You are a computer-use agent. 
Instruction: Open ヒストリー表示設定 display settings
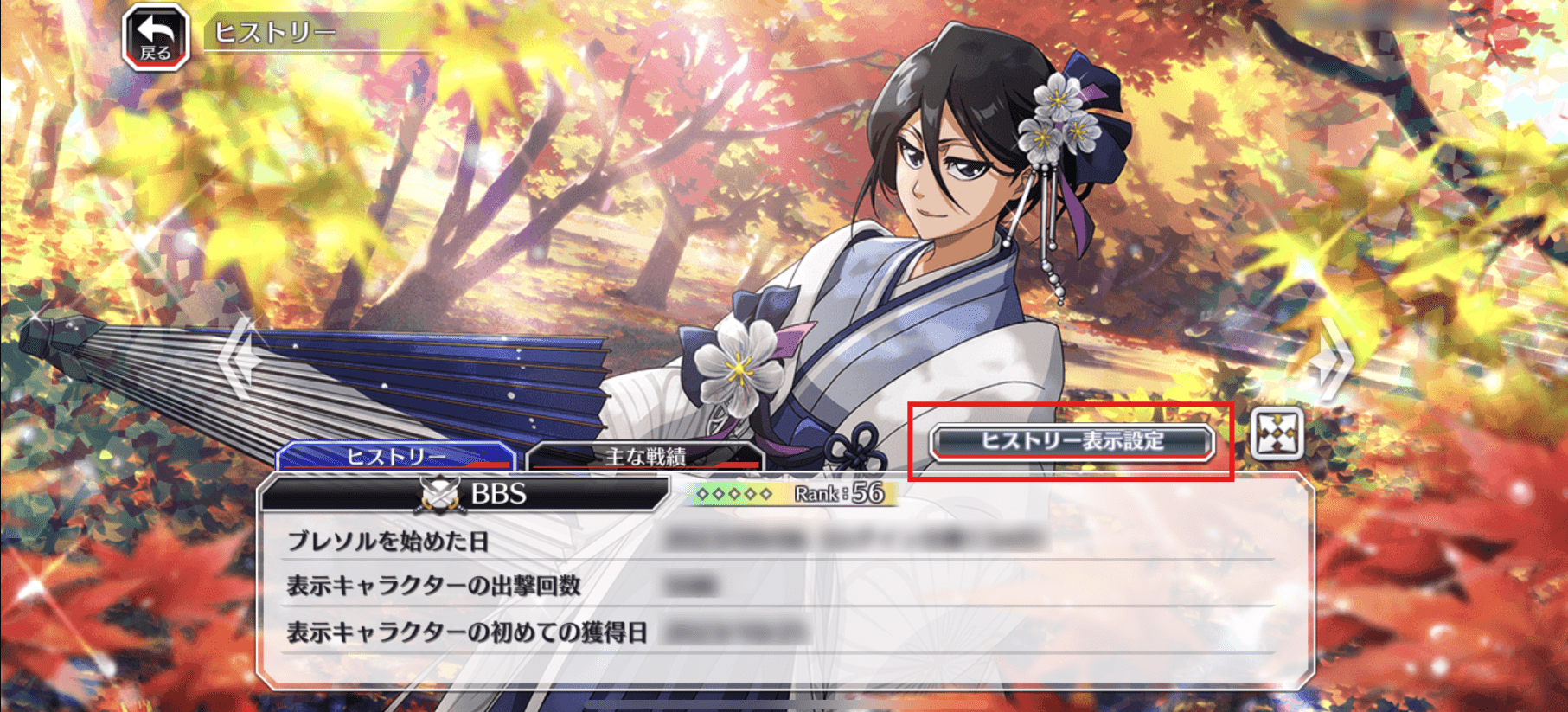[x=1071, y=441]
